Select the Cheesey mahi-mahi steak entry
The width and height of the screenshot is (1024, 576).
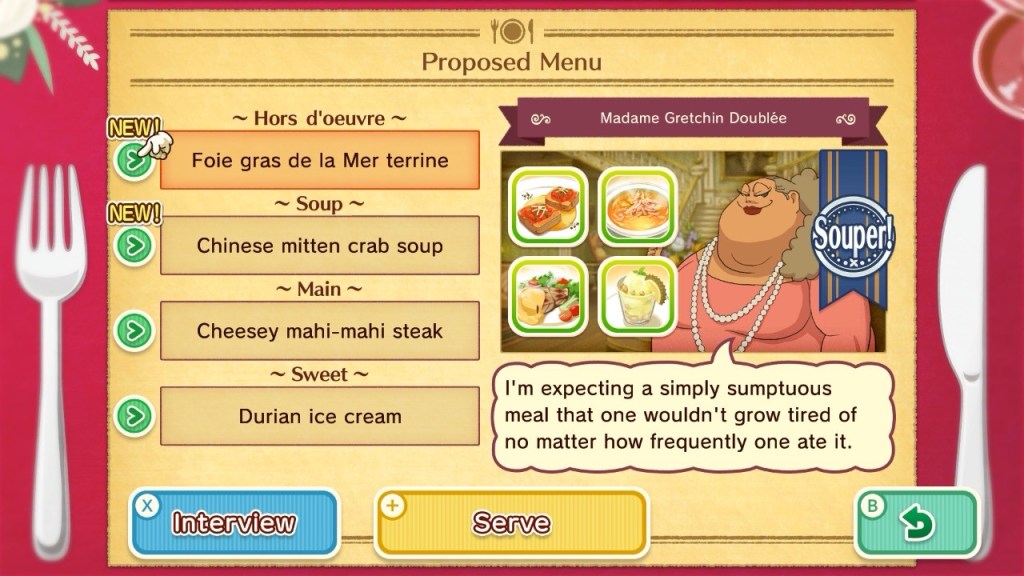tap(319, 330)
